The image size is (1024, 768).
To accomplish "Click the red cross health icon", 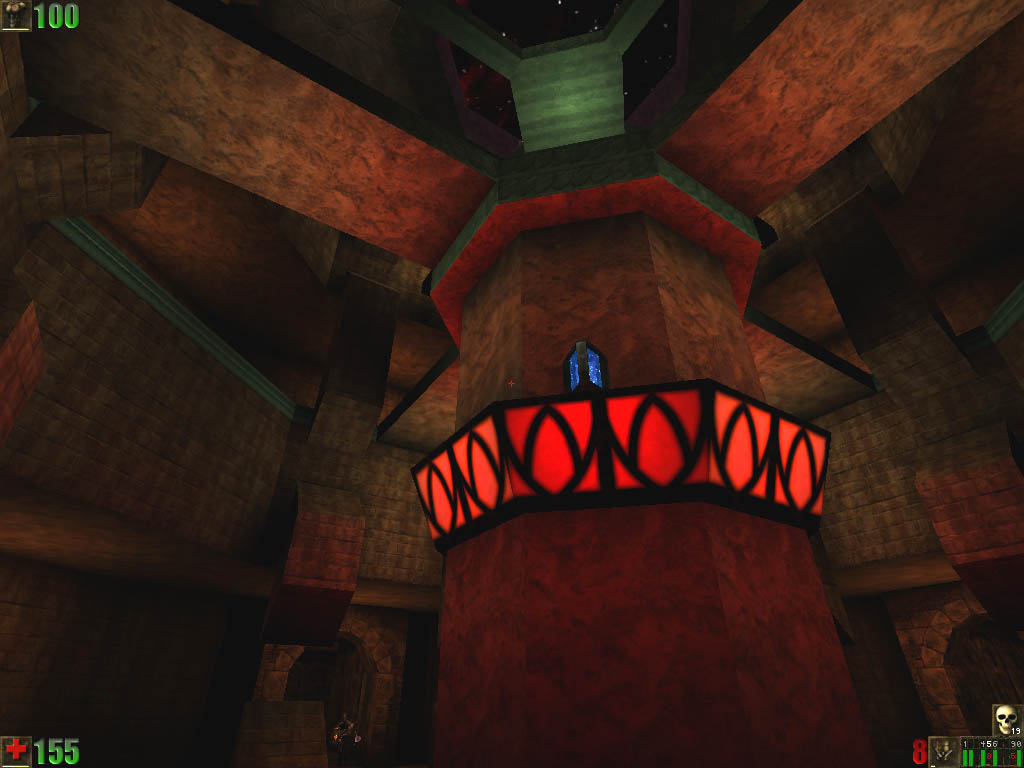I will [x=15, y=751].
